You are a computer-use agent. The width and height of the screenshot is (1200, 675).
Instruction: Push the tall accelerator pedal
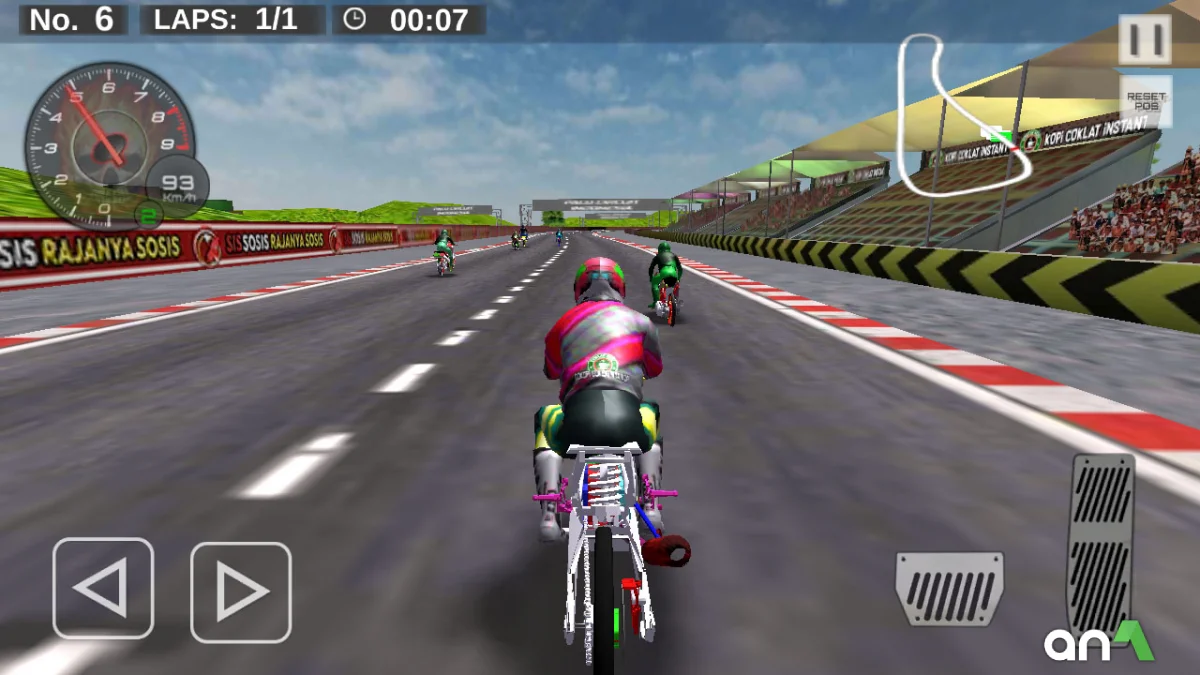click(x=1102, y=541)
